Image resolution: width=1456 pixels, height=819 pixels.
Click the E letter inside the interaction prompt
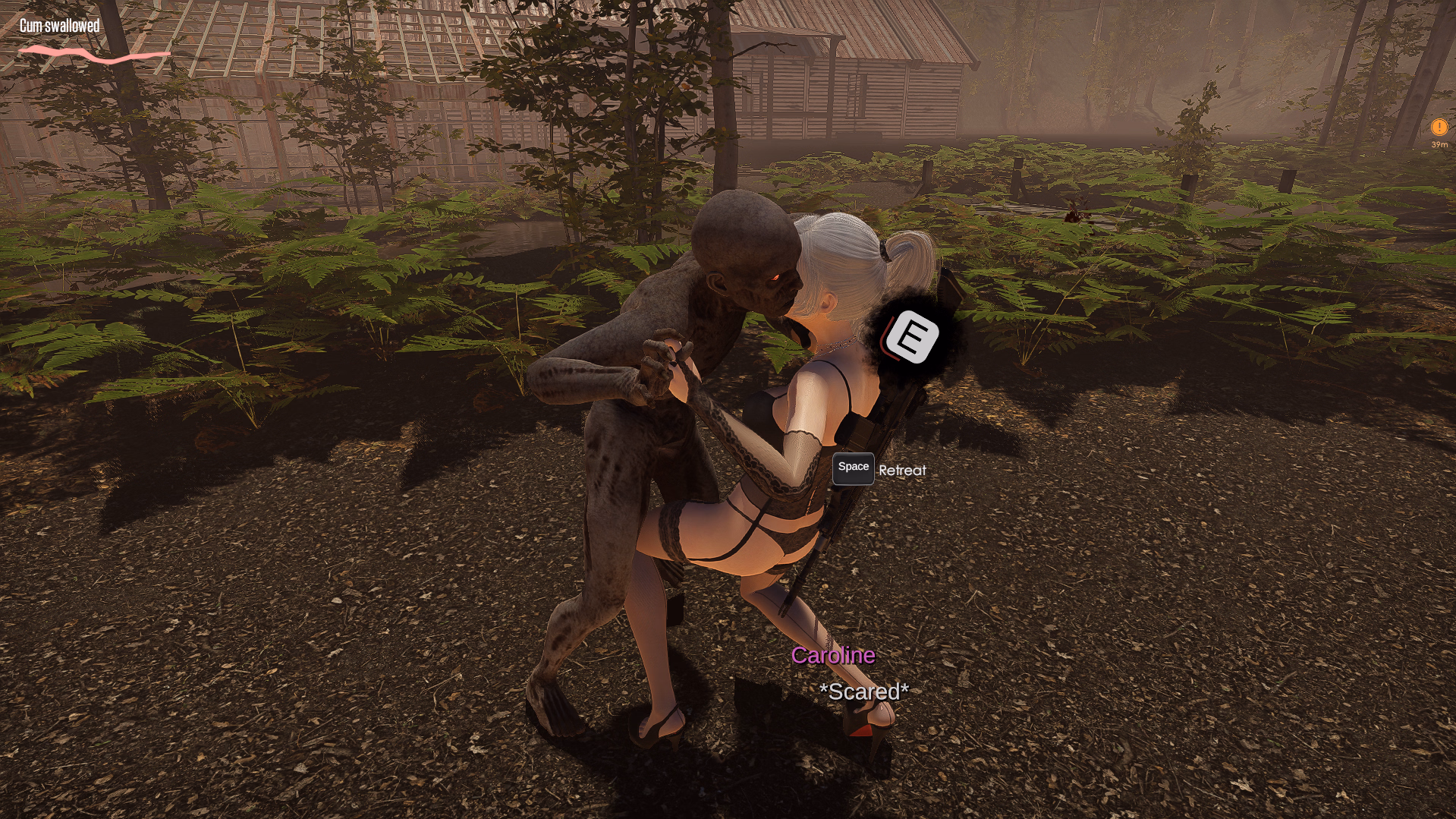(912, 335)
